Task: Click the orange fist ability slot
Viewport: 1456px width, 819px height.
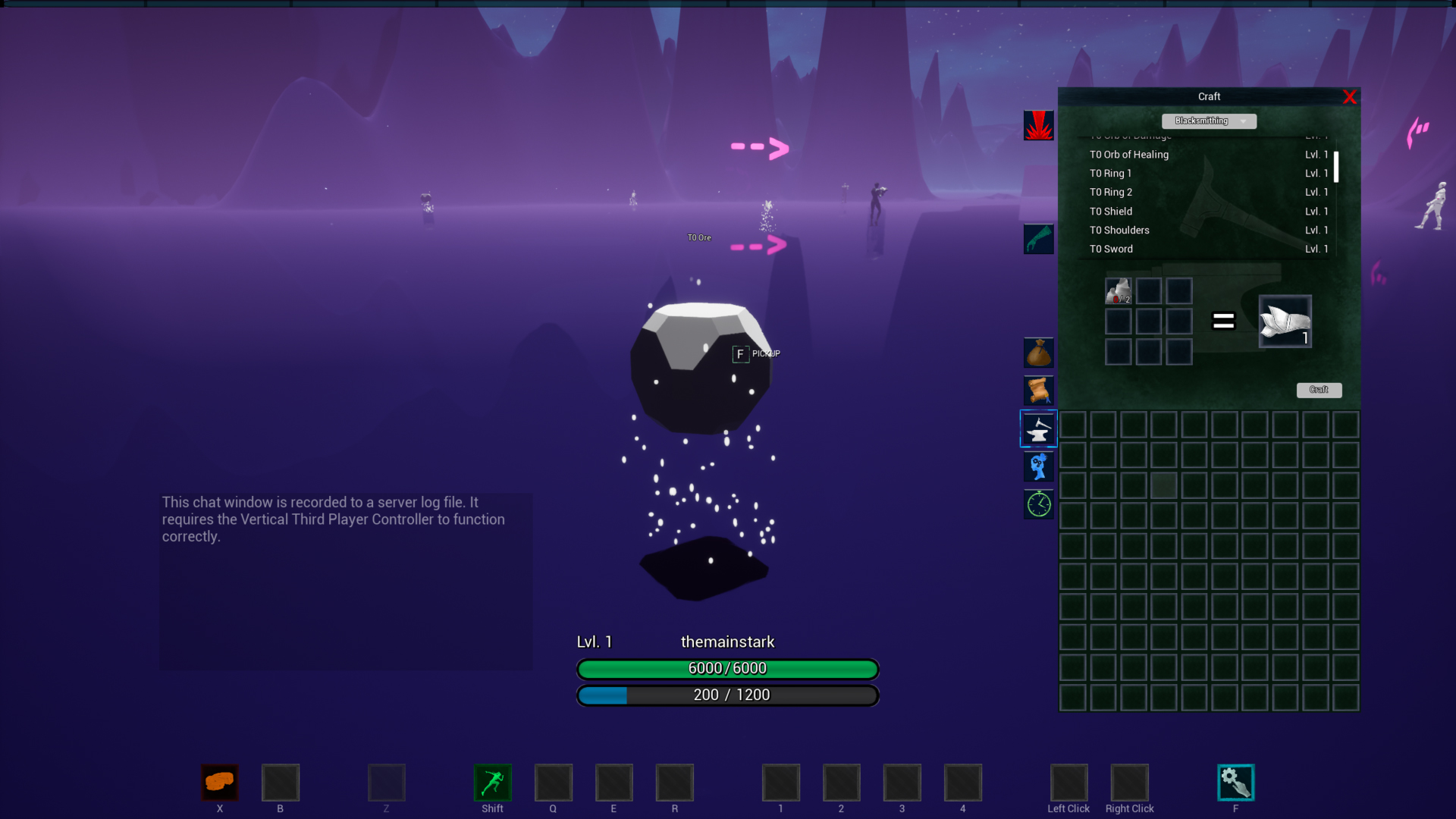Action: (219, 783)
